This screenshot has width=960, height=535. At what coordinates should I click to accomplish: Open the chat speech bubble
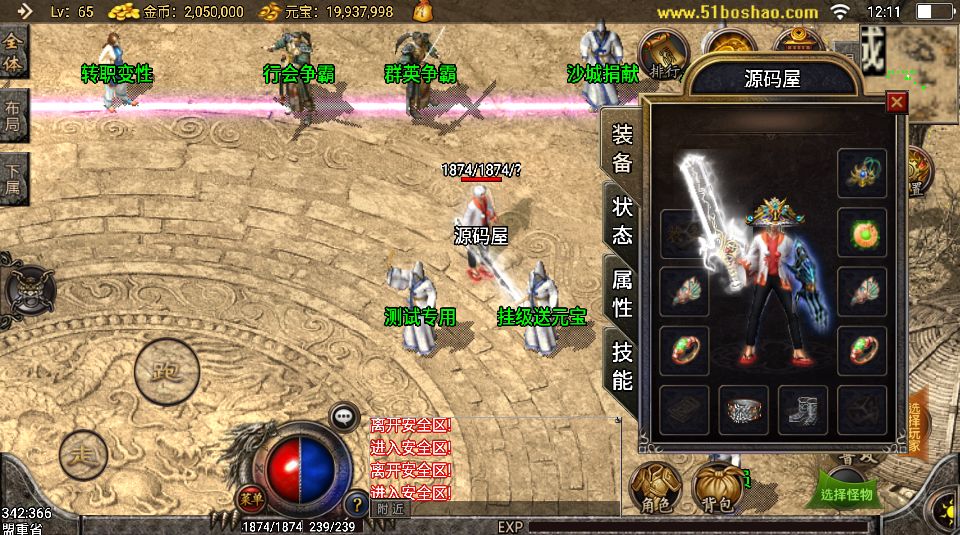pyautogui.click(x=344, y=415)
